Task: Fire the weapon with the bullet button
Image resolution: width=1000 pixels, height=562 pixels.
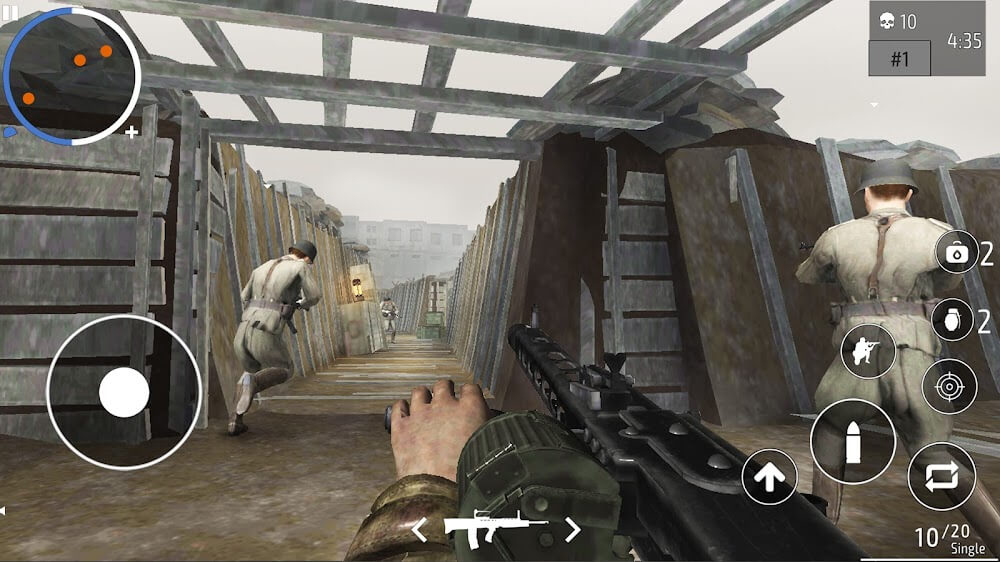Action: (x=852, y=441)
